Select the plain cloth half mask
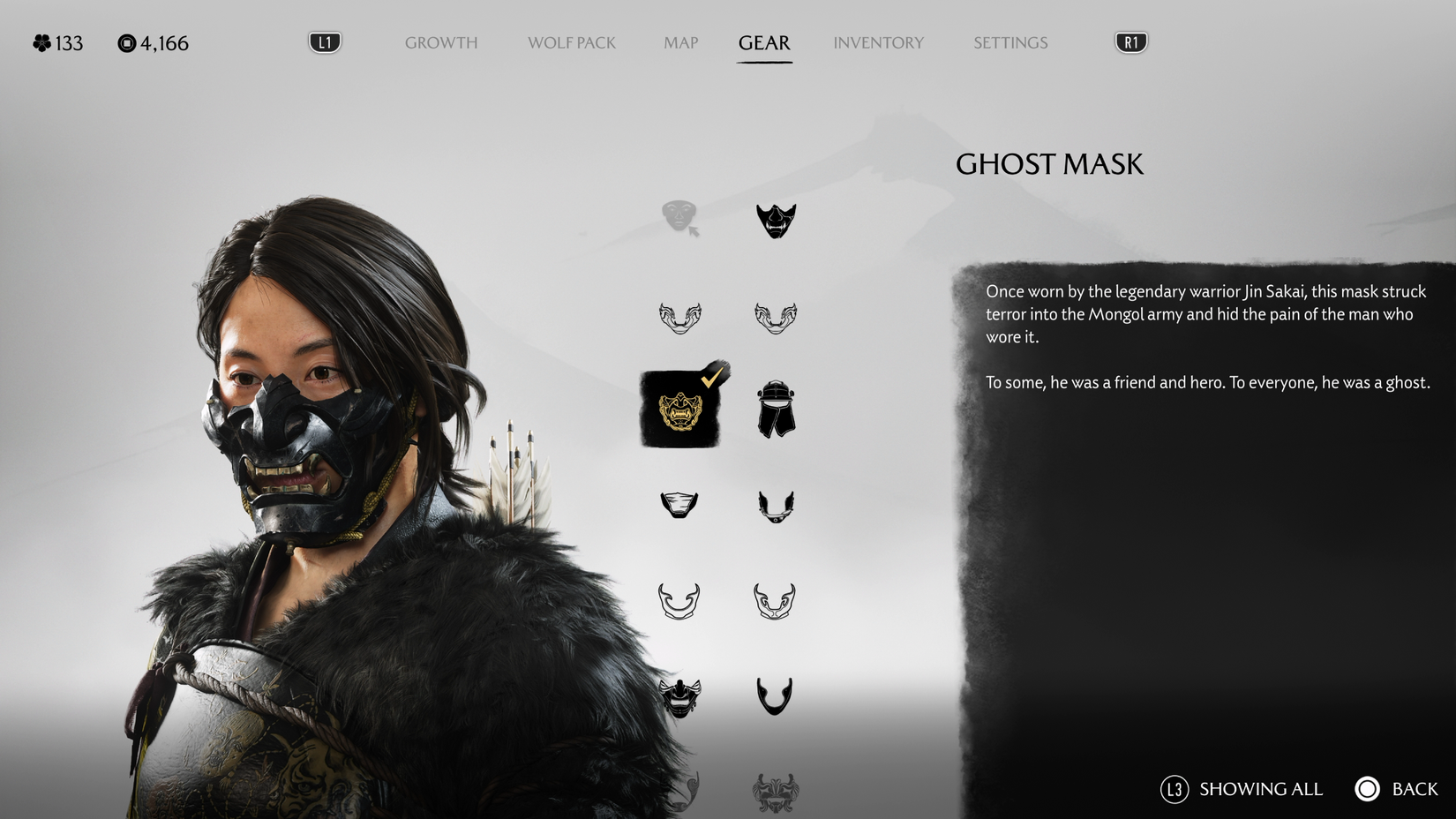 coord(679,504)
